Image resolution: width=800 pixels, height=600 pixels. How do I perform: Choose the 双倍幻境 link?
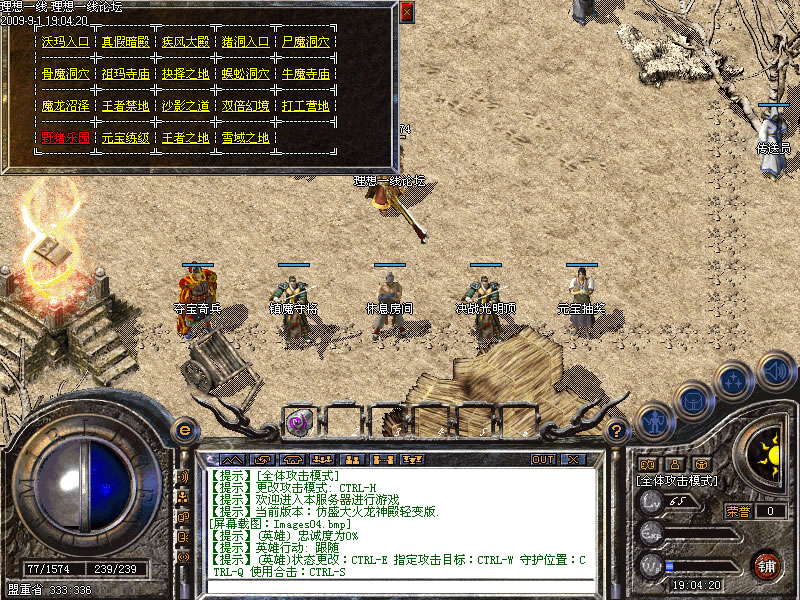coord(246,105)
